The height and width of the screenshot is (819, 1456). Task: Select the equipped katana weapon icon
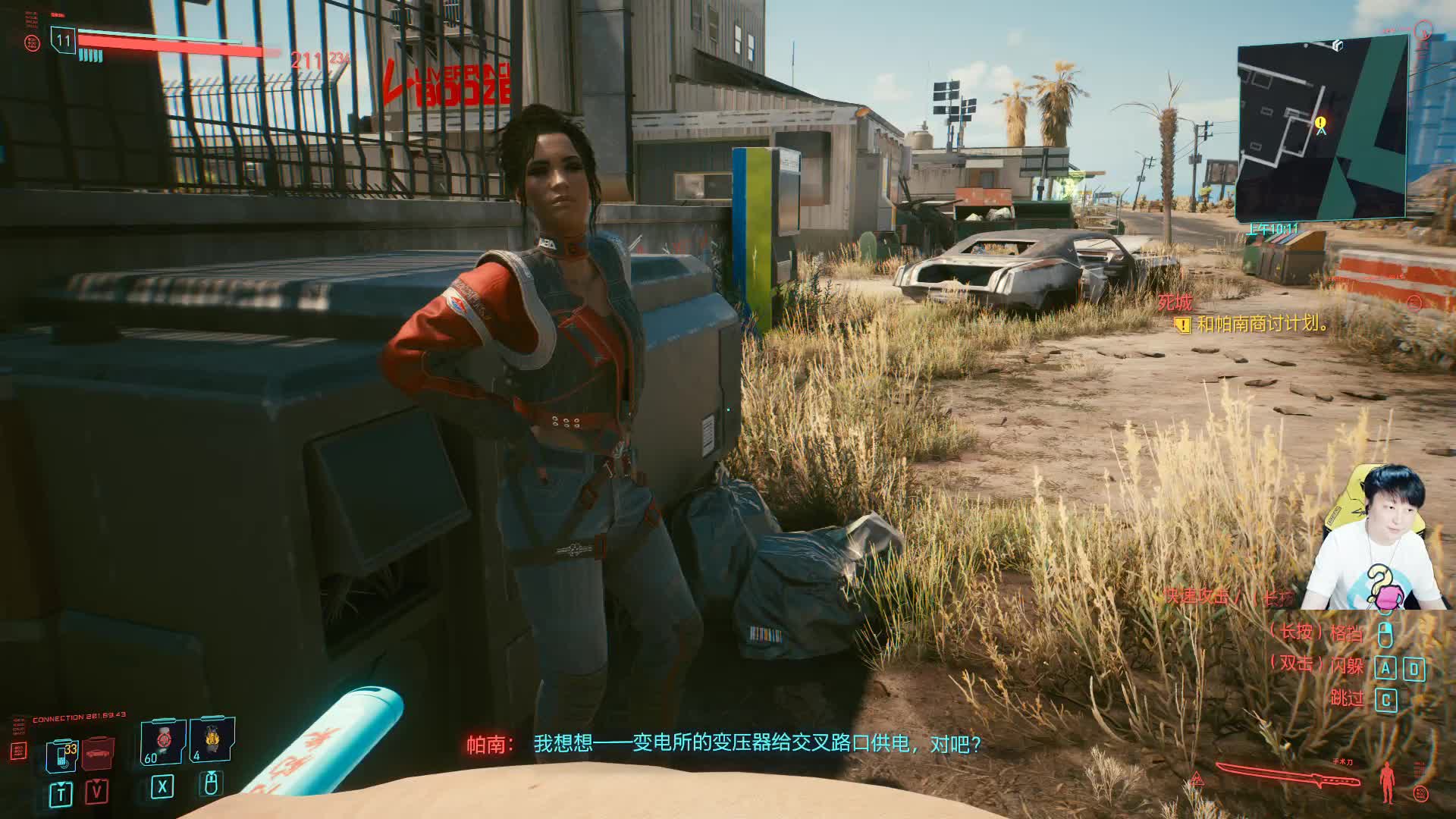pos(1289,777)
